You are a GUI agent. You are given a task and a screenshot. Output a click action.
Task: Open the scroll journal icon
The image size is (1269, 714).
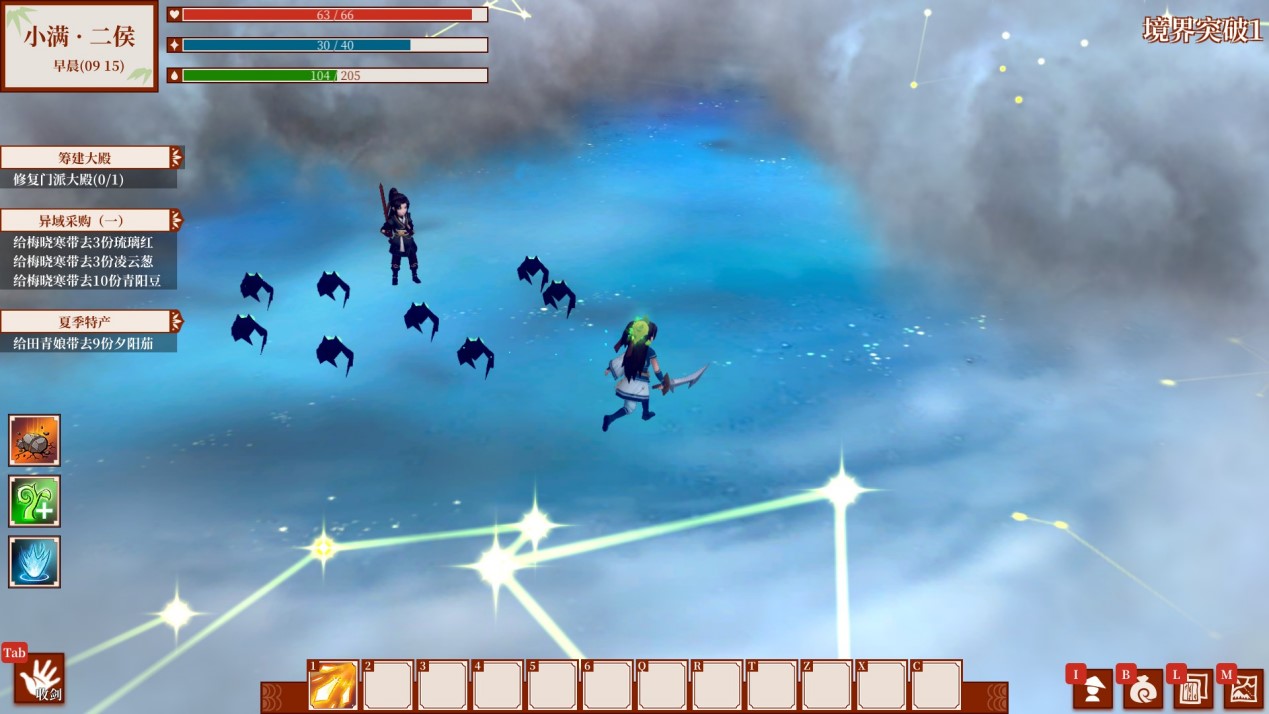tap(1193, 689)
